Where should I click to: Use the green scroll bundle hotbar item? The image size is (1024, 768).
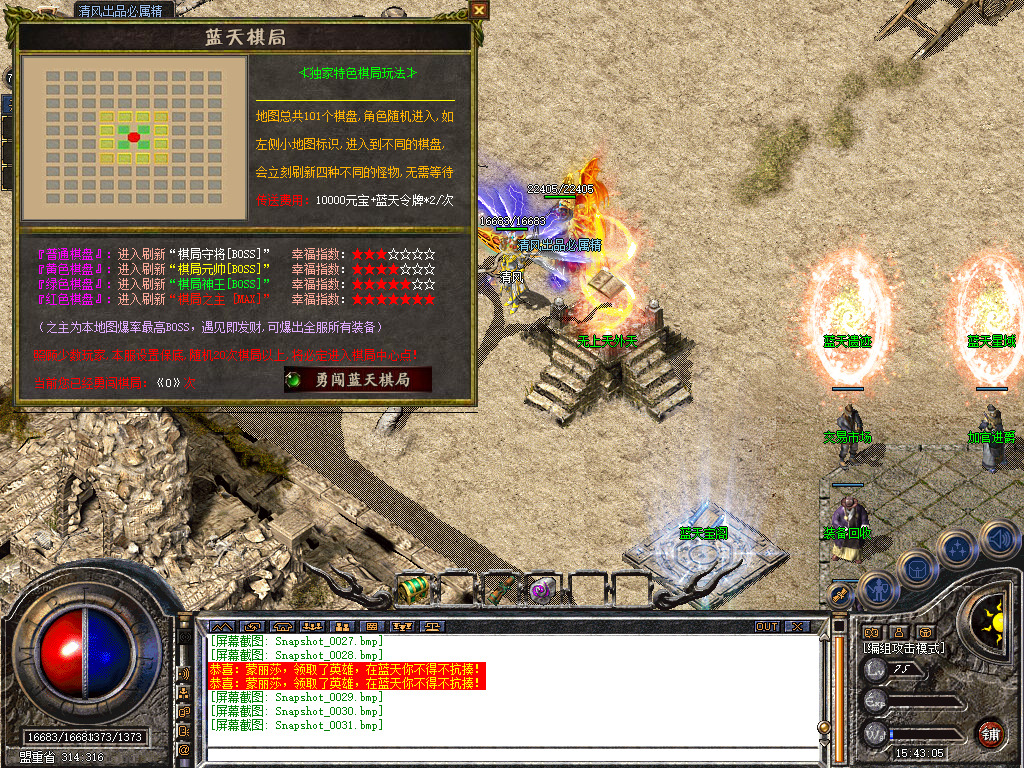pos(500,590)
